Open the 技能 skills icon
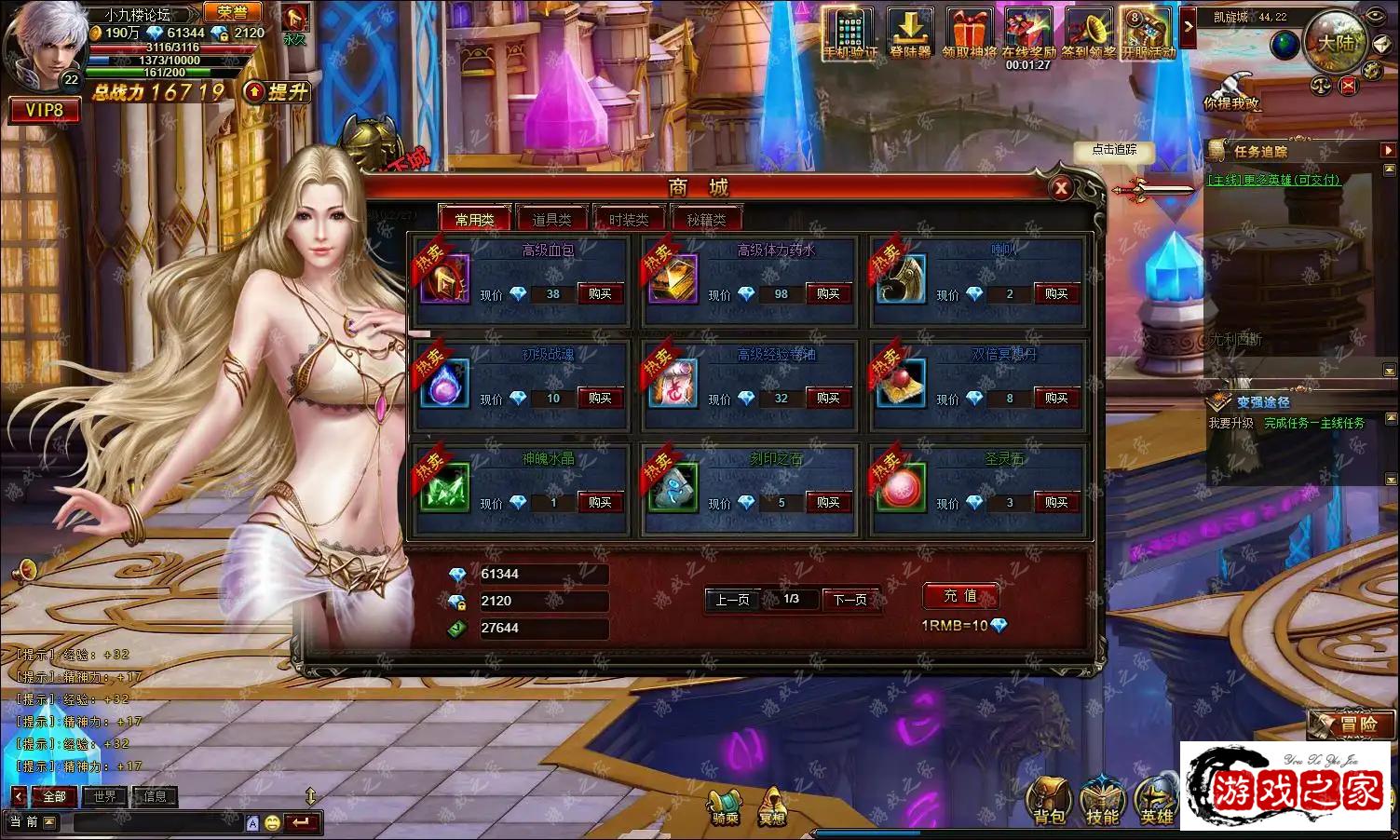The image size is (1400, 840). point(1103,801)
